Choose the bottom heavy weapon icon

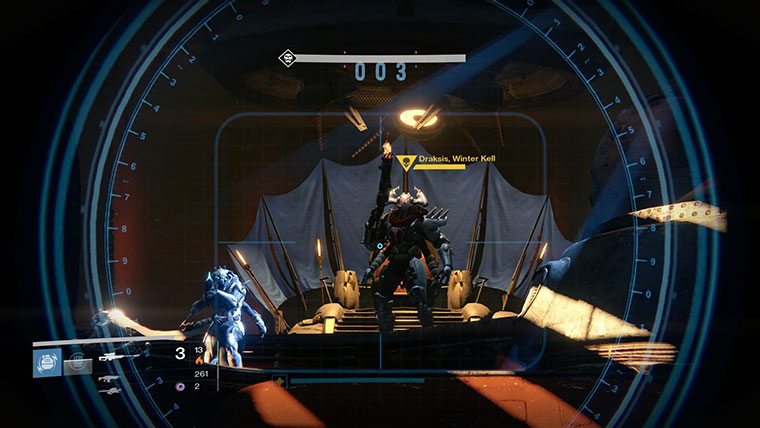[111, 390]
